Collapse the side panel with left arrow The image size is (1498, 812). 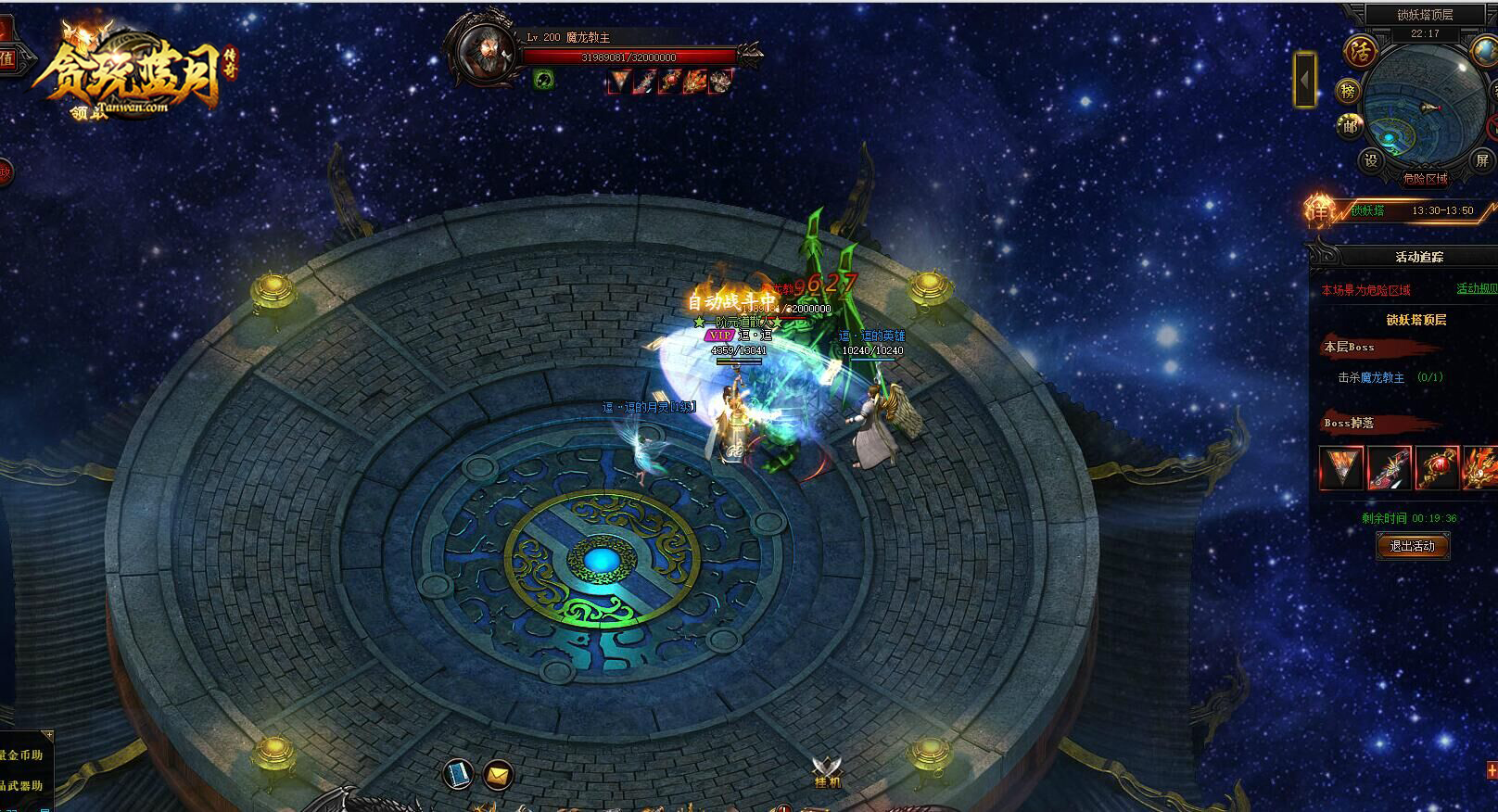coord(1305,80)
